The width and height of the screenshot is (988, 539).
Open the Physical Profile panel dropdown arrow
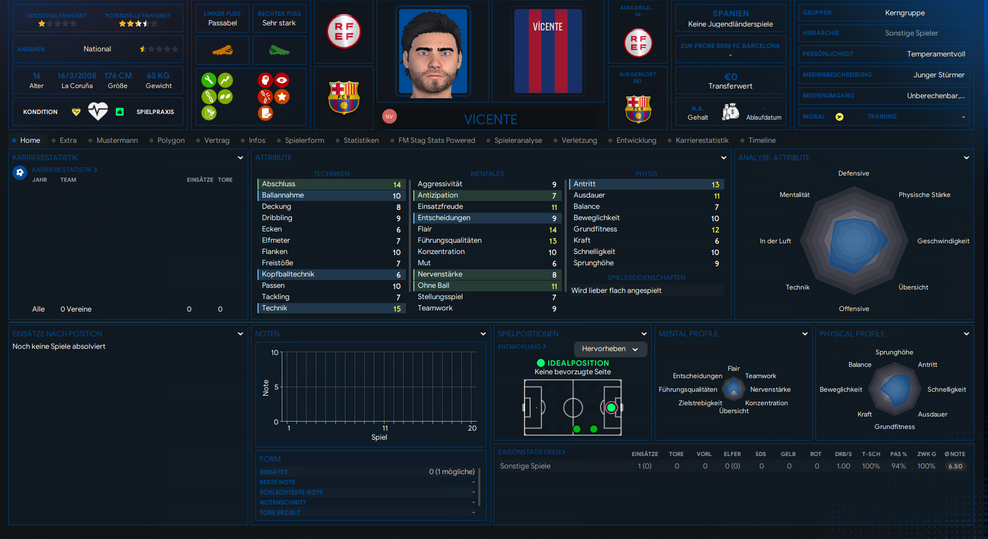[966, 334]
